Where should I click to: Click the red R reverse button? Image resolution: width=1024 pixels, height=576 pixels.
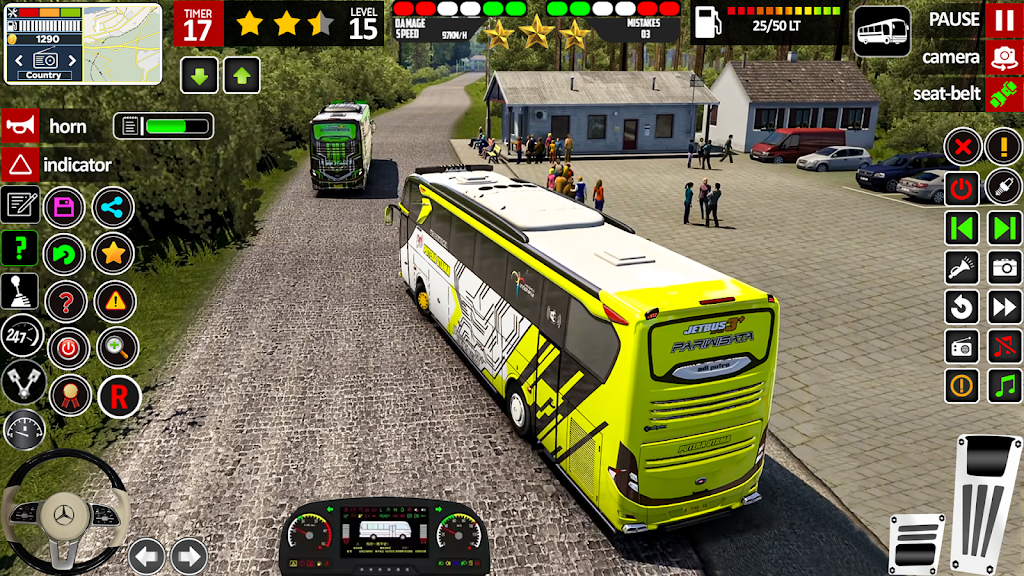118,397
